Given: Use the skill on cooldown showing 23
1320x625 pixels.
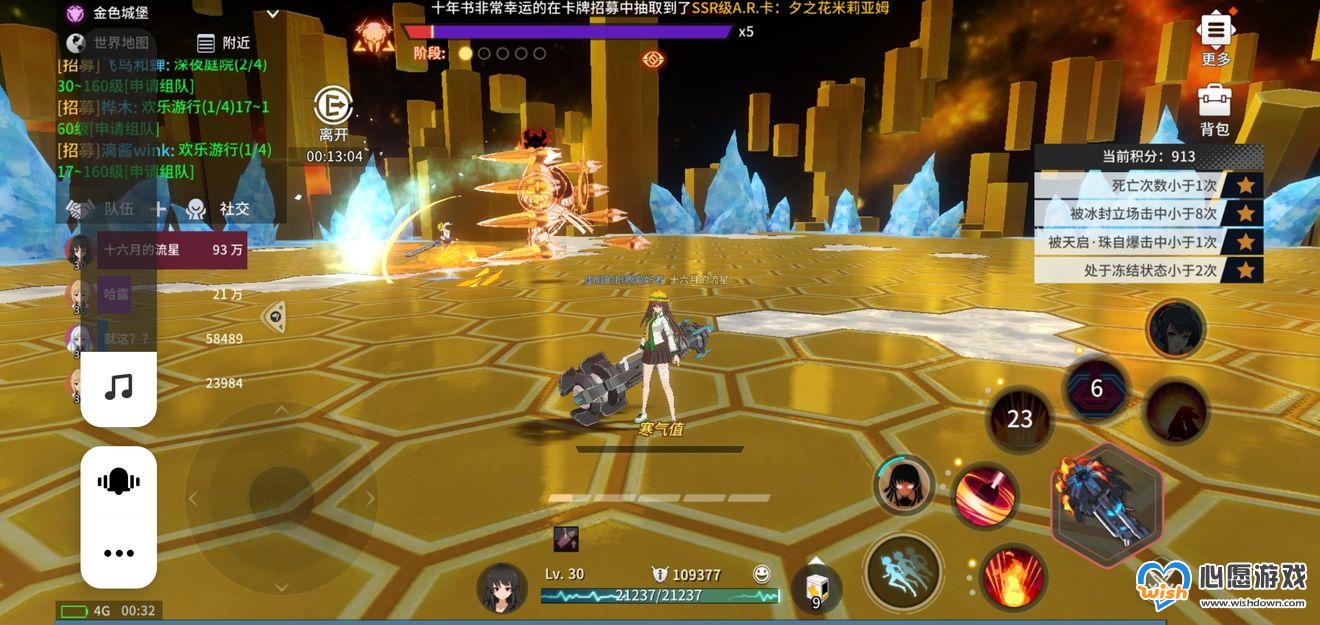Looking at the screenshot, I should click(x=1019, y=420).
